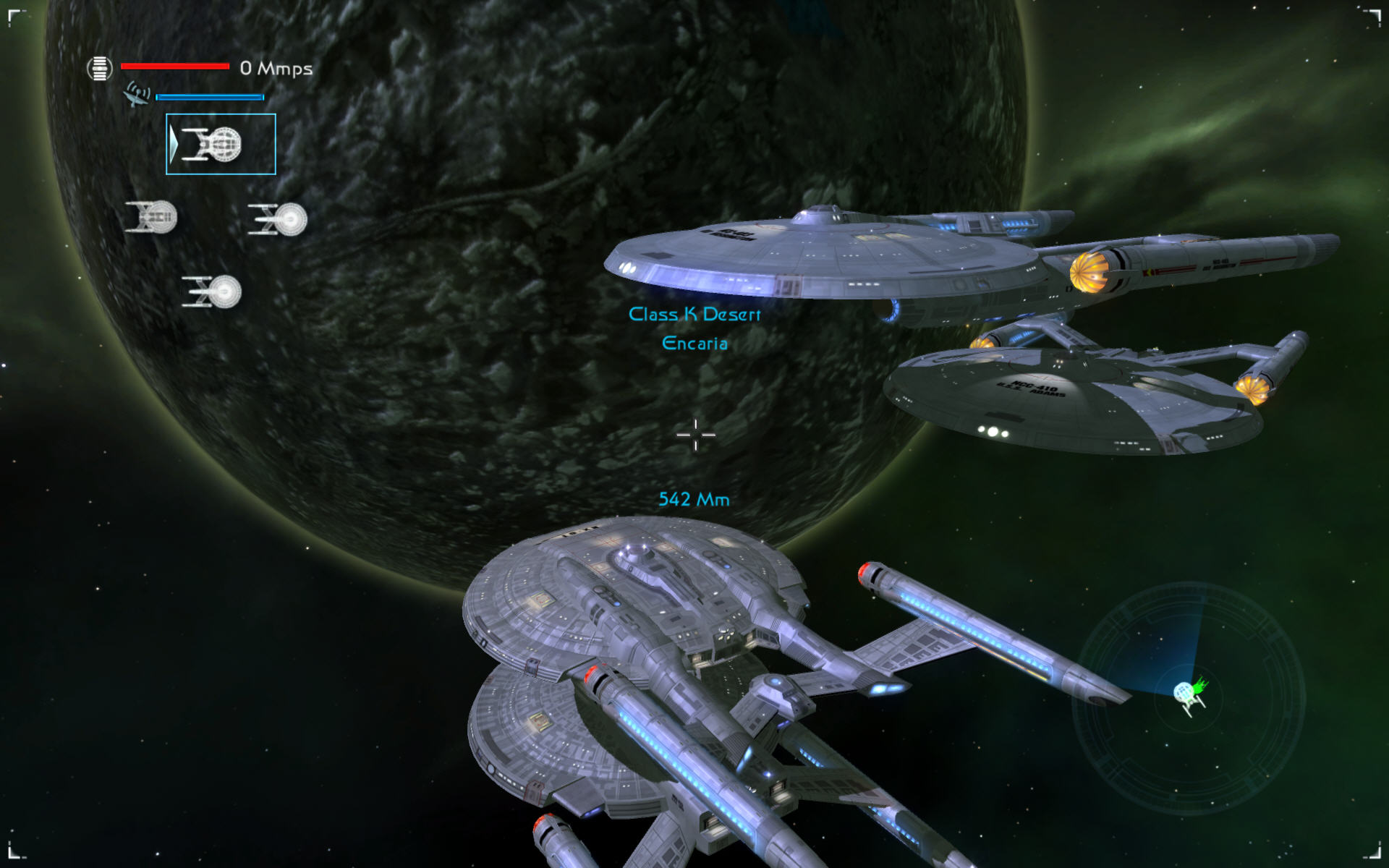1389x868 pixels.
Task: Select the unboxed fleet ship with gridded saucer
Action: tap(151, 217)
